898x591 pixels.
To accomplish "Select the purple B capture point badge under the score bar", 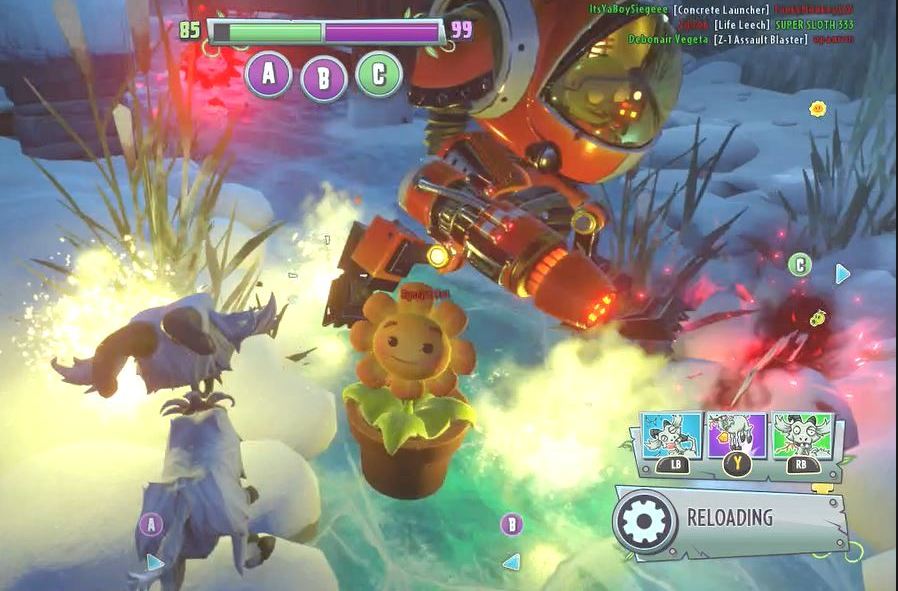I will click(323, 78).
